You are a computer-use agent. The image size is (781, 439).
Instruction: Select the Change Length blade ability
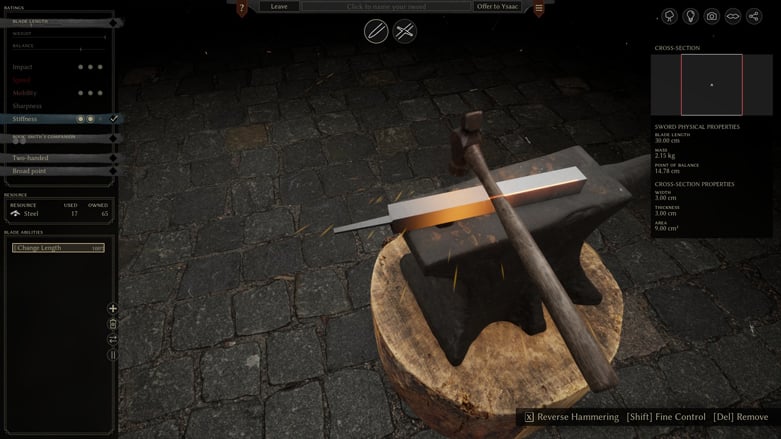tap(58, 247)
